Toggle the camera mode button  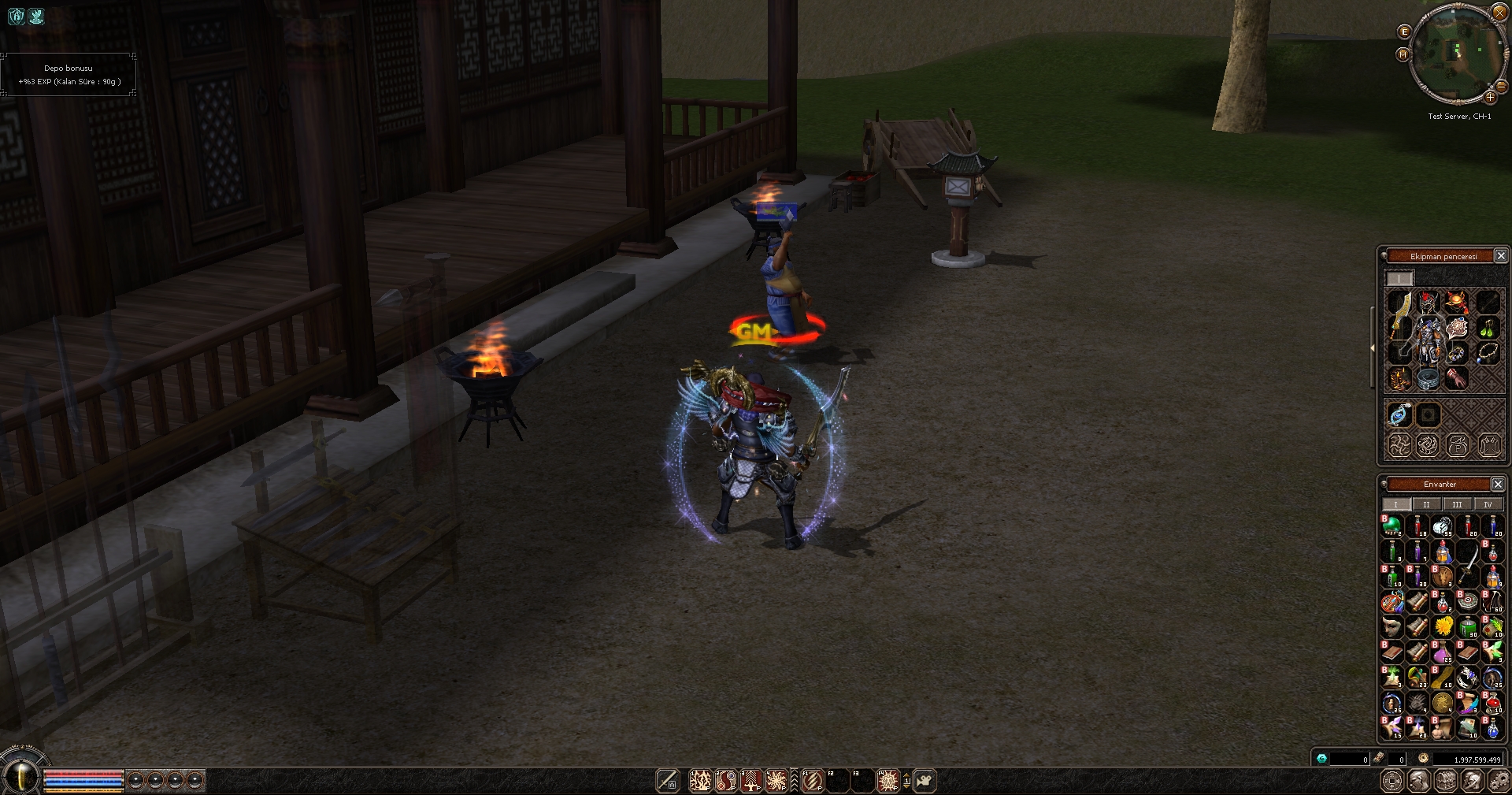point(925,781)
